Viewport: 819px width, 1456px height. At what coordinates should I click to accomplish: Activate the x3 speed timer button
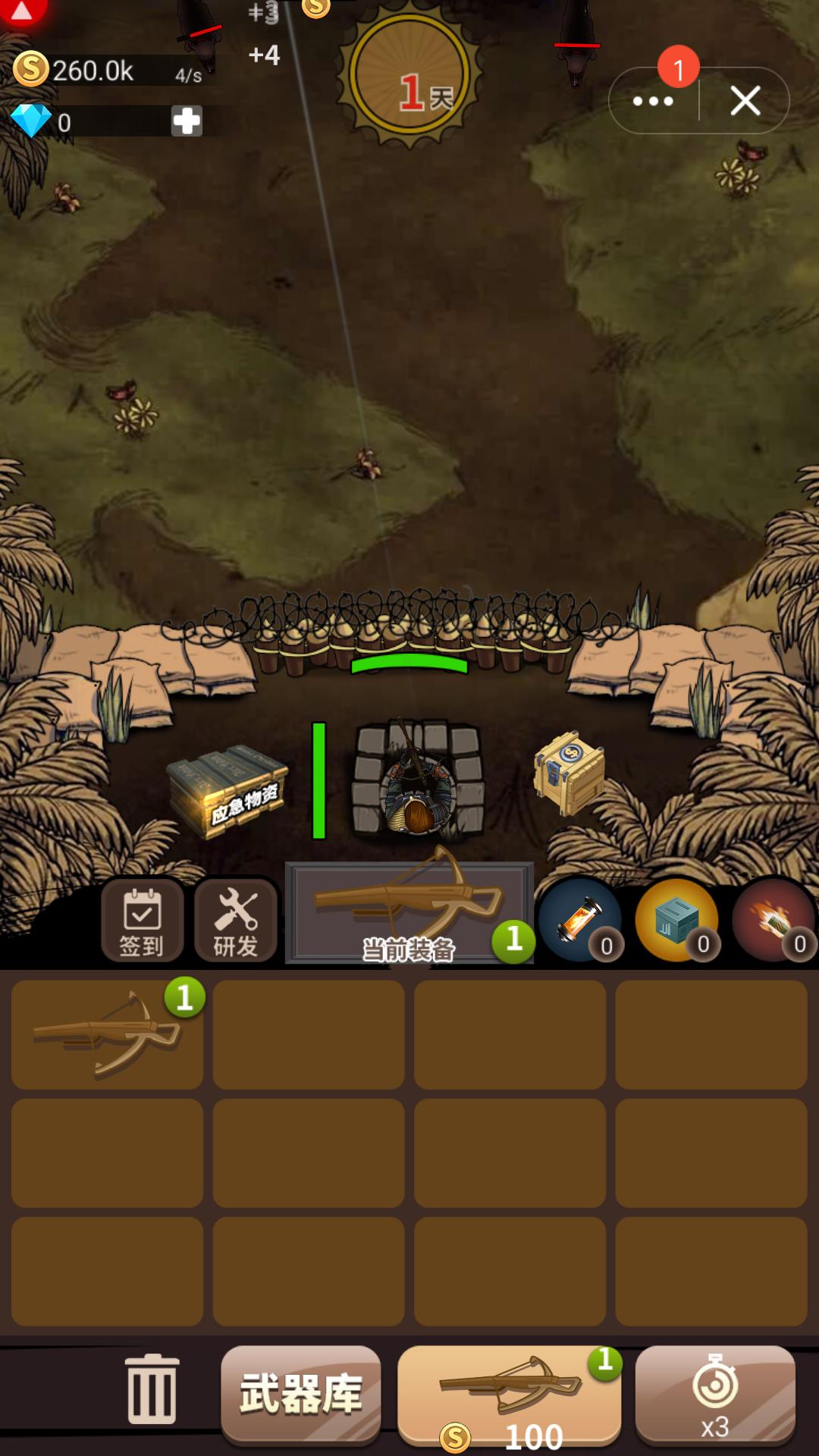click(715, 1394)
